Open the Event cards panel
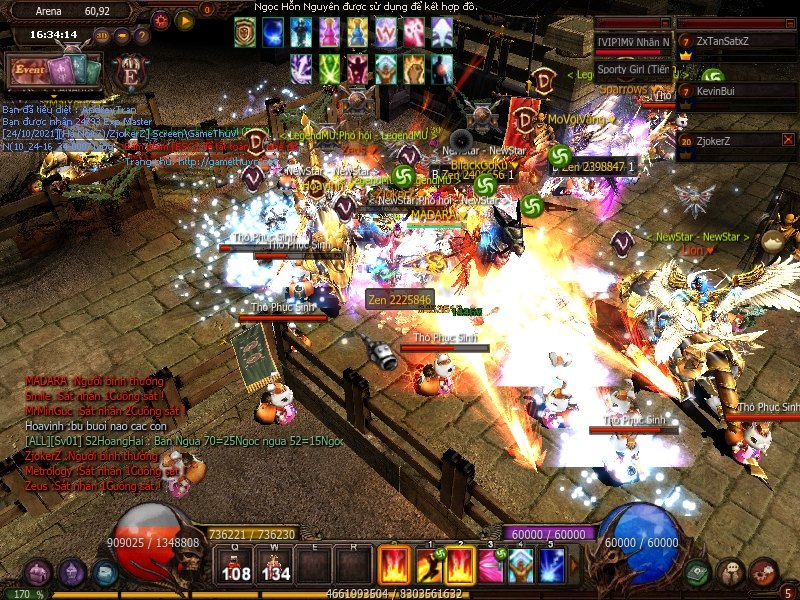The width and height of the screenshot is (800, 600). pyautogui.click(x=55, y=72)
